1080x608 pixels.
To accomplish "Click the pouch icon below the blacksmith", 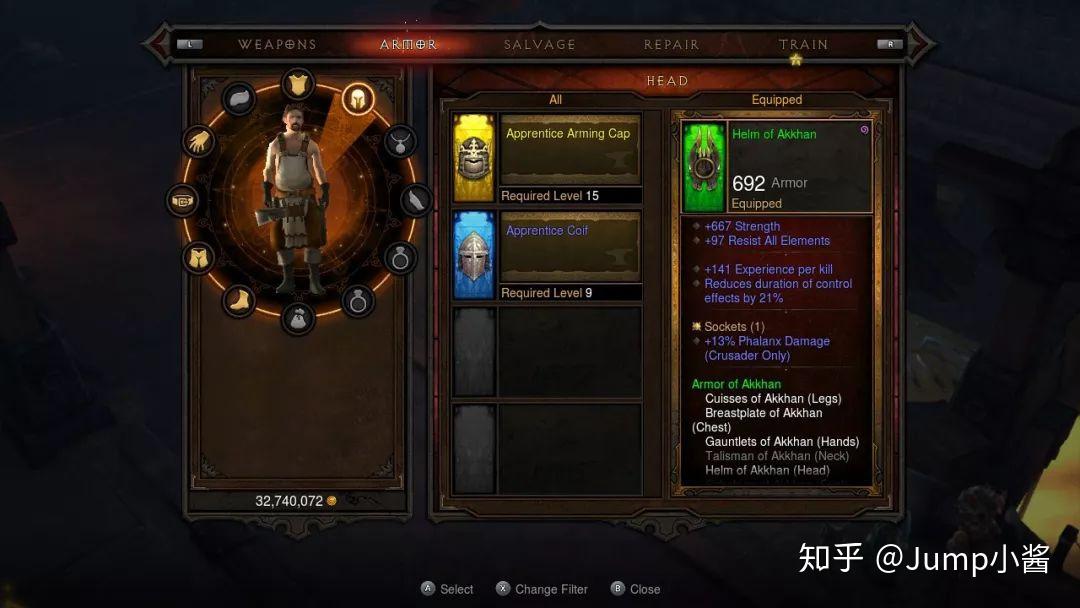I will 298,318.
